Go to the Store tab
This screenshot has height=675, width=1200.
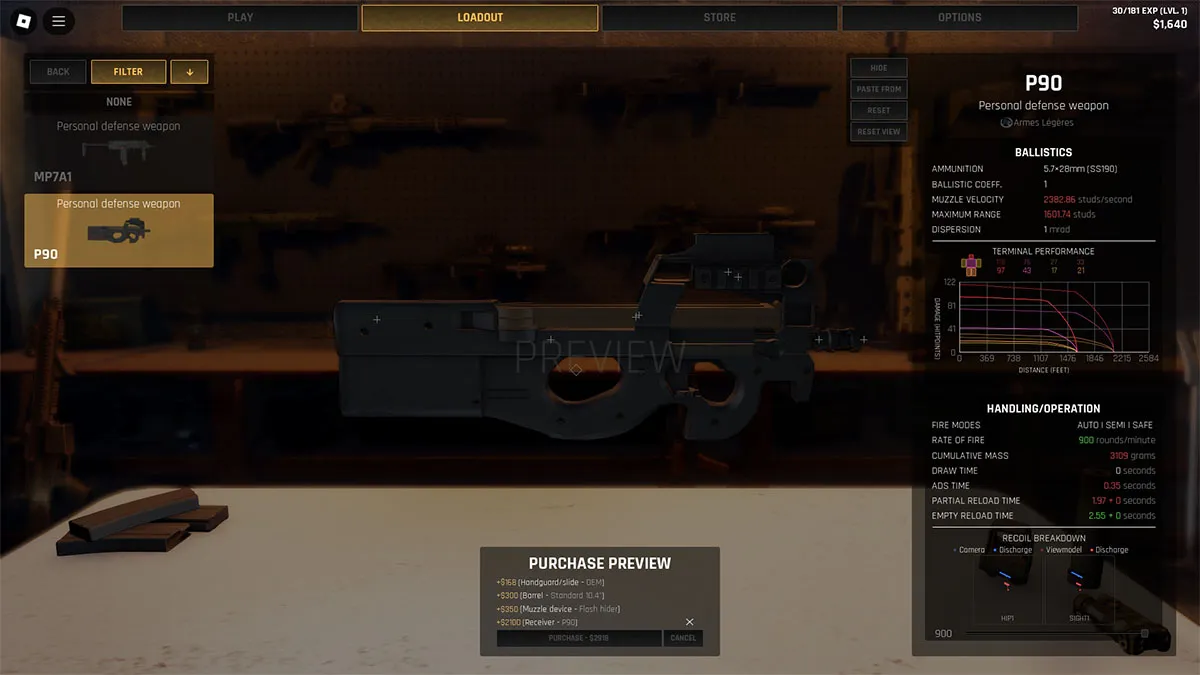(719, 18)
